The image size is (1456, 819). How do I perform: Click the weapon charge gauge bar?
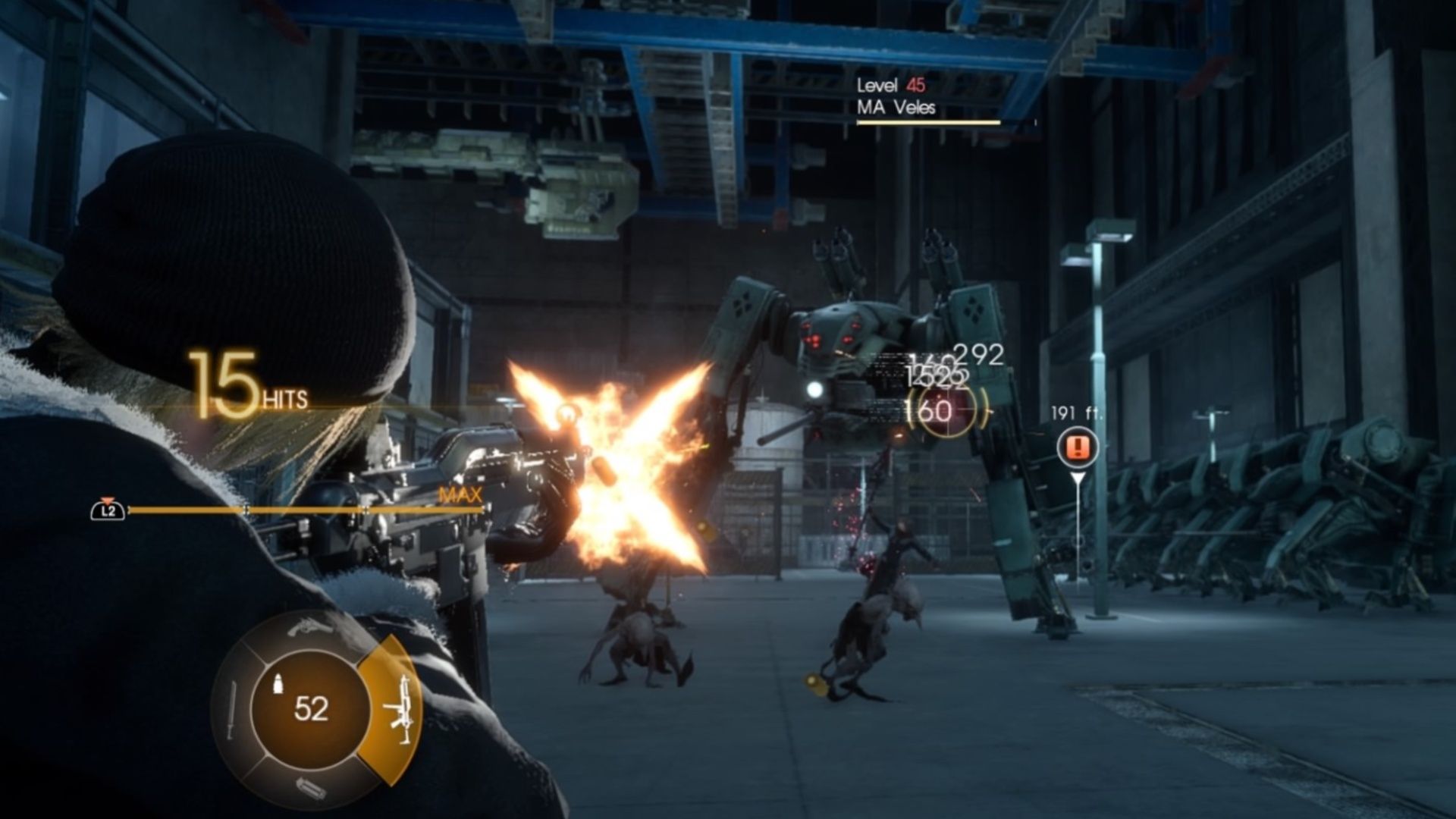tap(303, 510)
